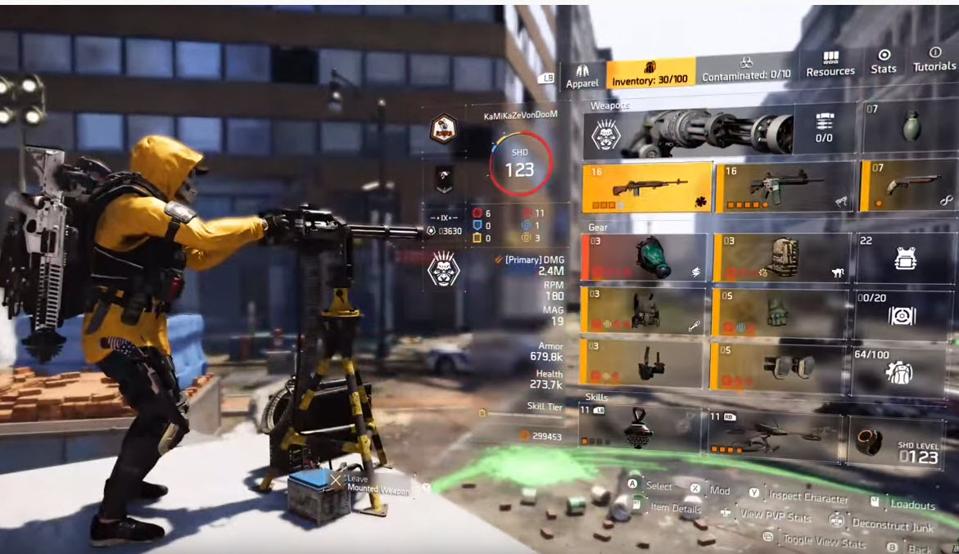Screen dimensions: 959x554
Task: Choose the highlighted primary rifle slot
Action: coord(647,188)
